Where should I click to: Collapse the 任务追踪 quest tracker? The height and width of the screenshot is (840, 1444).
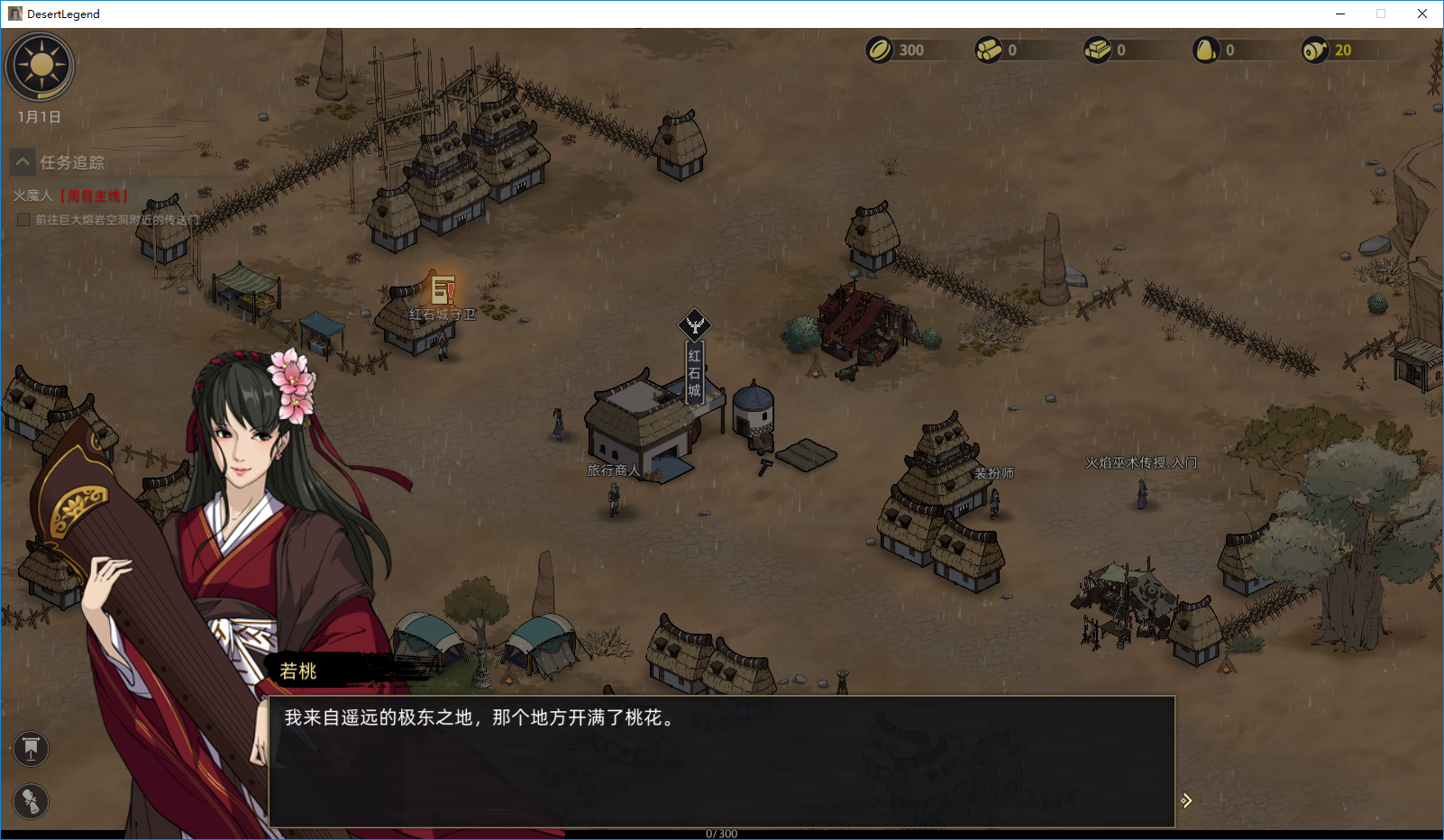click(x=23, y=162)
